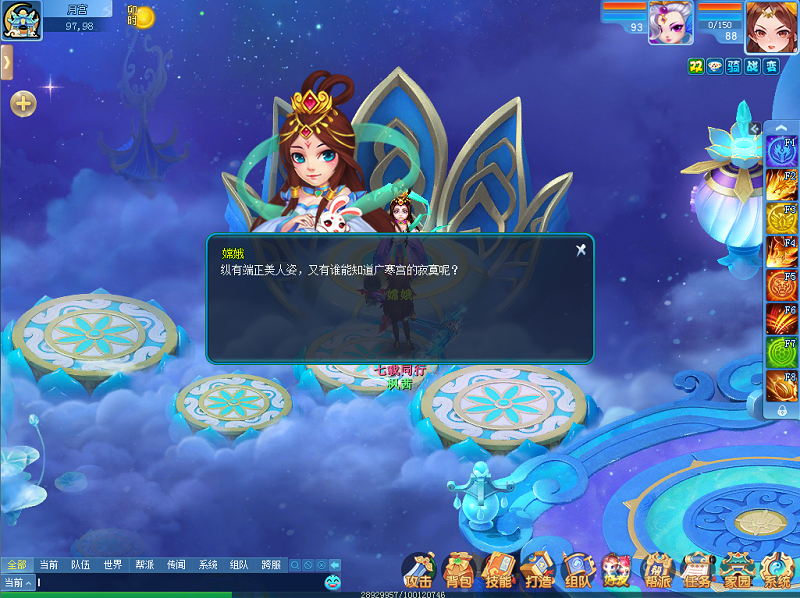This screenshot has width=800, height=598.
Task: Close the 嫦娥 dialogue box
Action: pos(580,250)
